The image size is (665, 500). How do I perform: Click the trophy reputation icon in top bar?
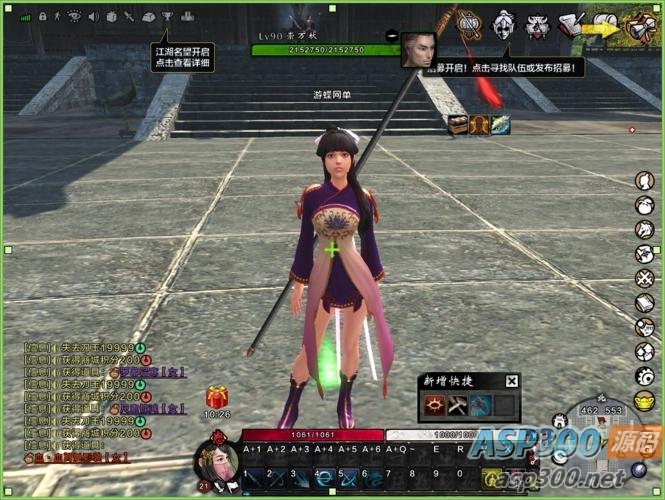tap(167, 17)
